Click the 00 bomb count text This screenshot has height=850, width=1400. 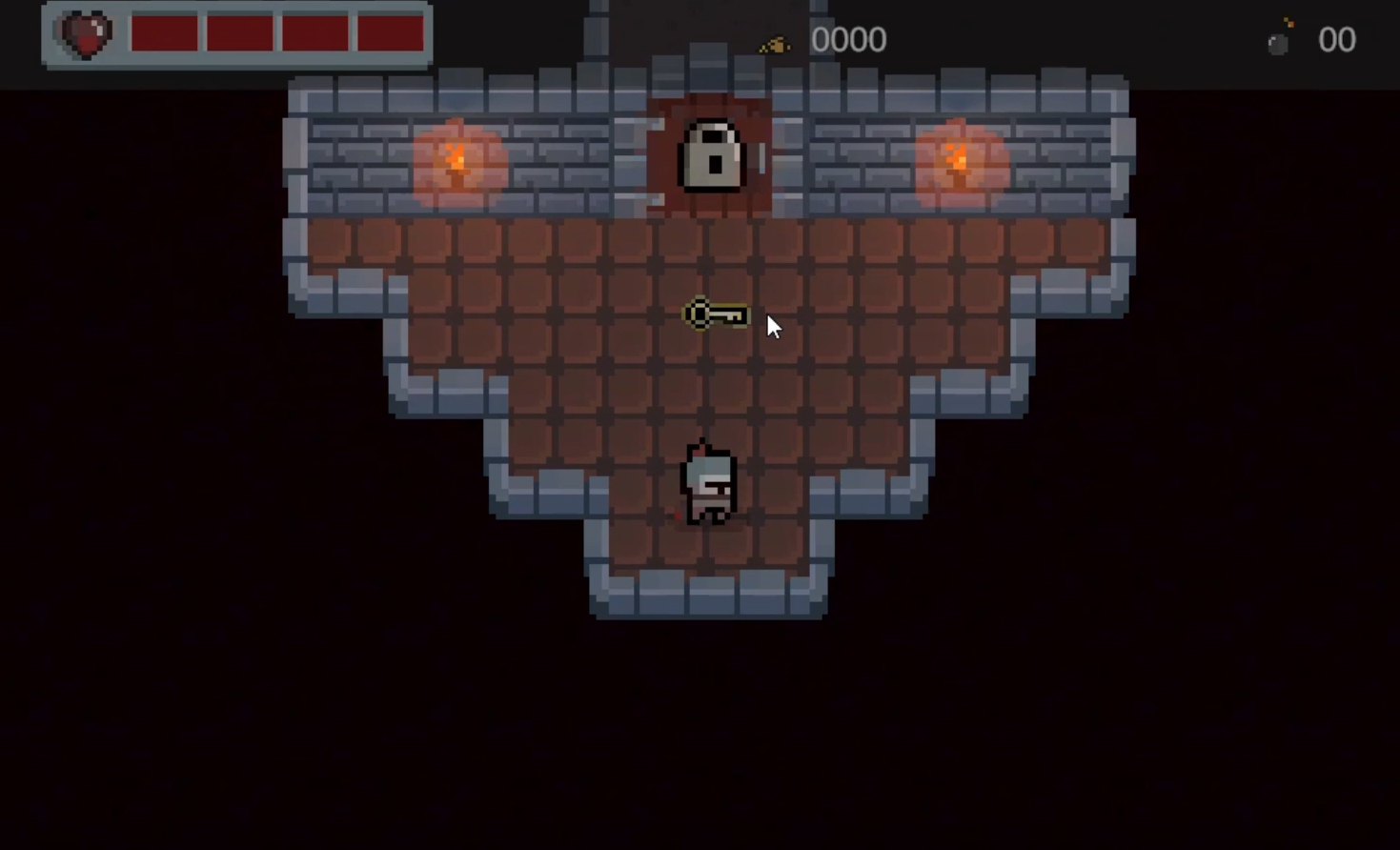coord(1337,39)
